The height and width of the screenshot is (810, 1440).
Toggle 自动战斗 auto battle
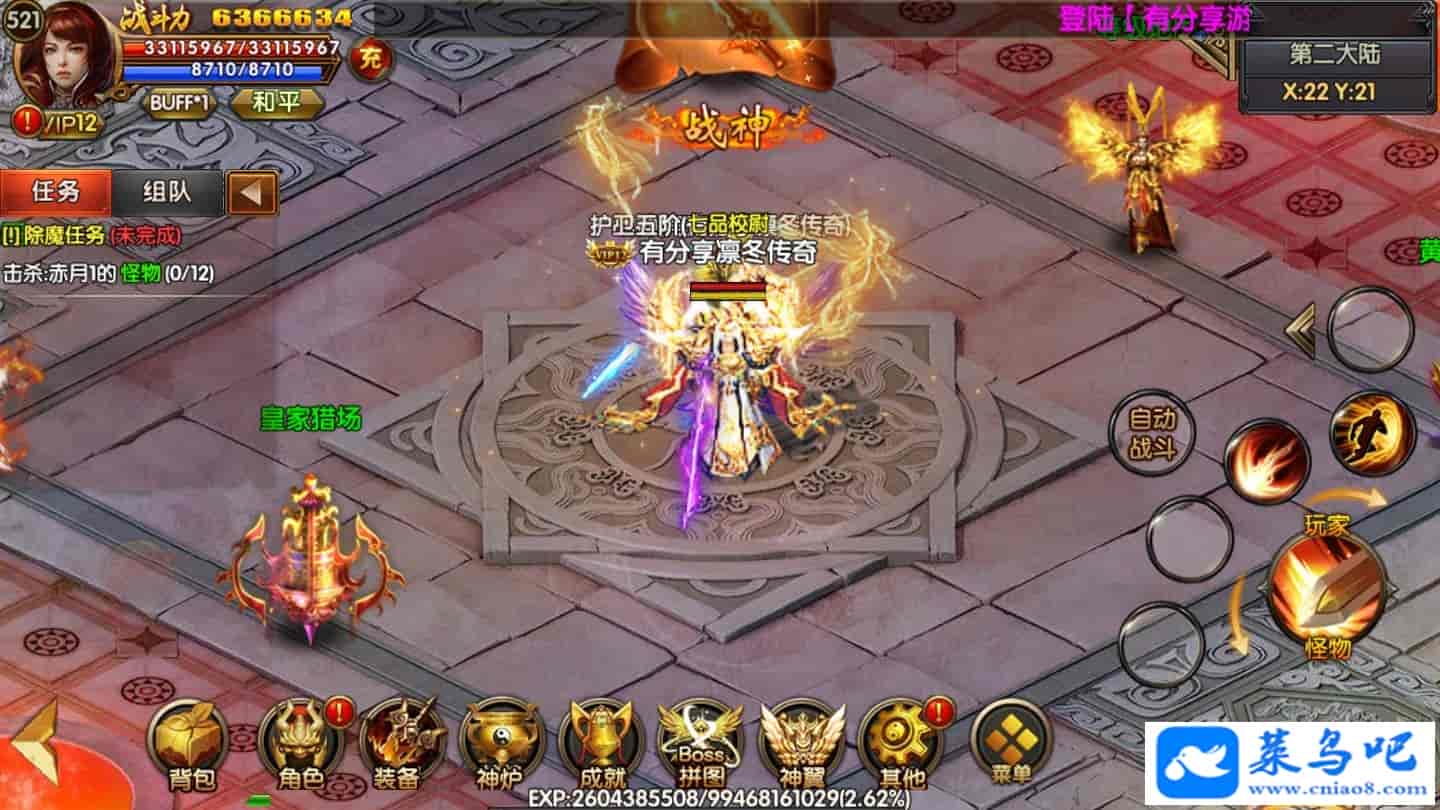(1152, 433)
